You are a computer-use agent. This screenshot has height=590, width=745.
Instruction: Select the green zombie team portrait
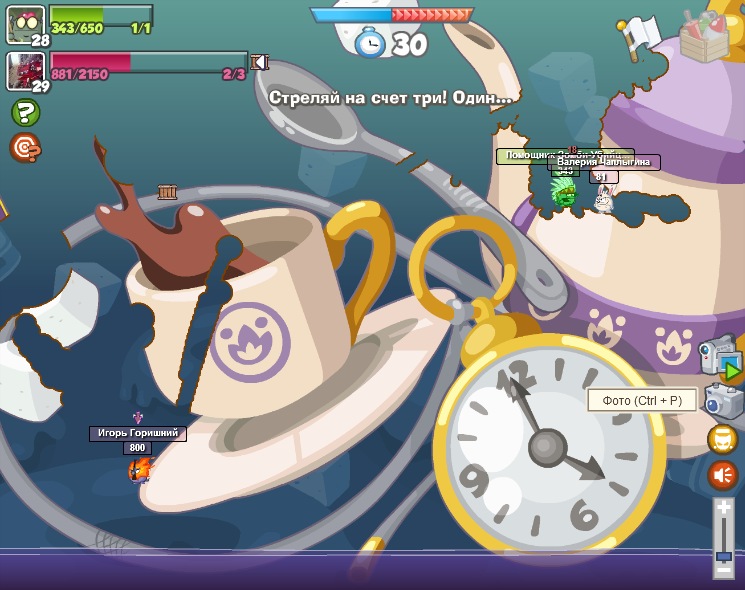click(25, 23)
